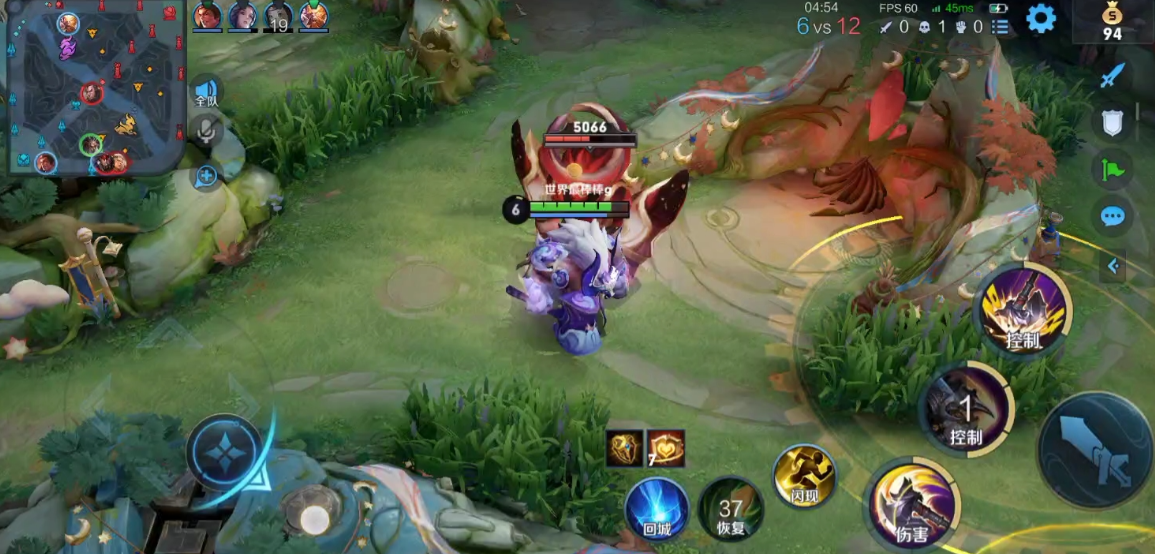Send the green flag gather signal

click(1112, 168)
